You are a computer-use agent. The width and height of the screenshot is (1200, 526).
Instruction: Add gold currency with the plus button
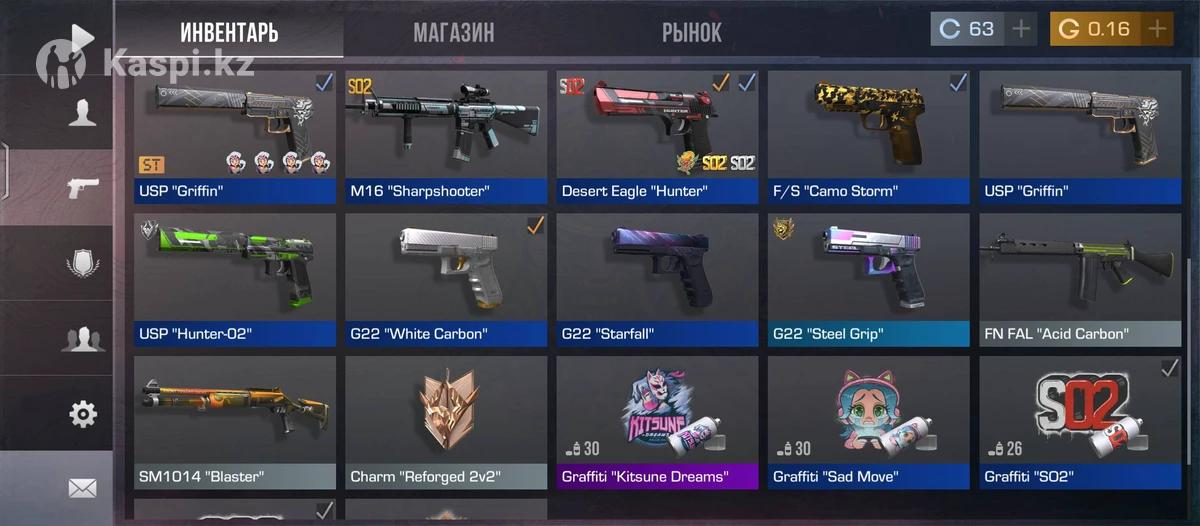[1157, 29]
